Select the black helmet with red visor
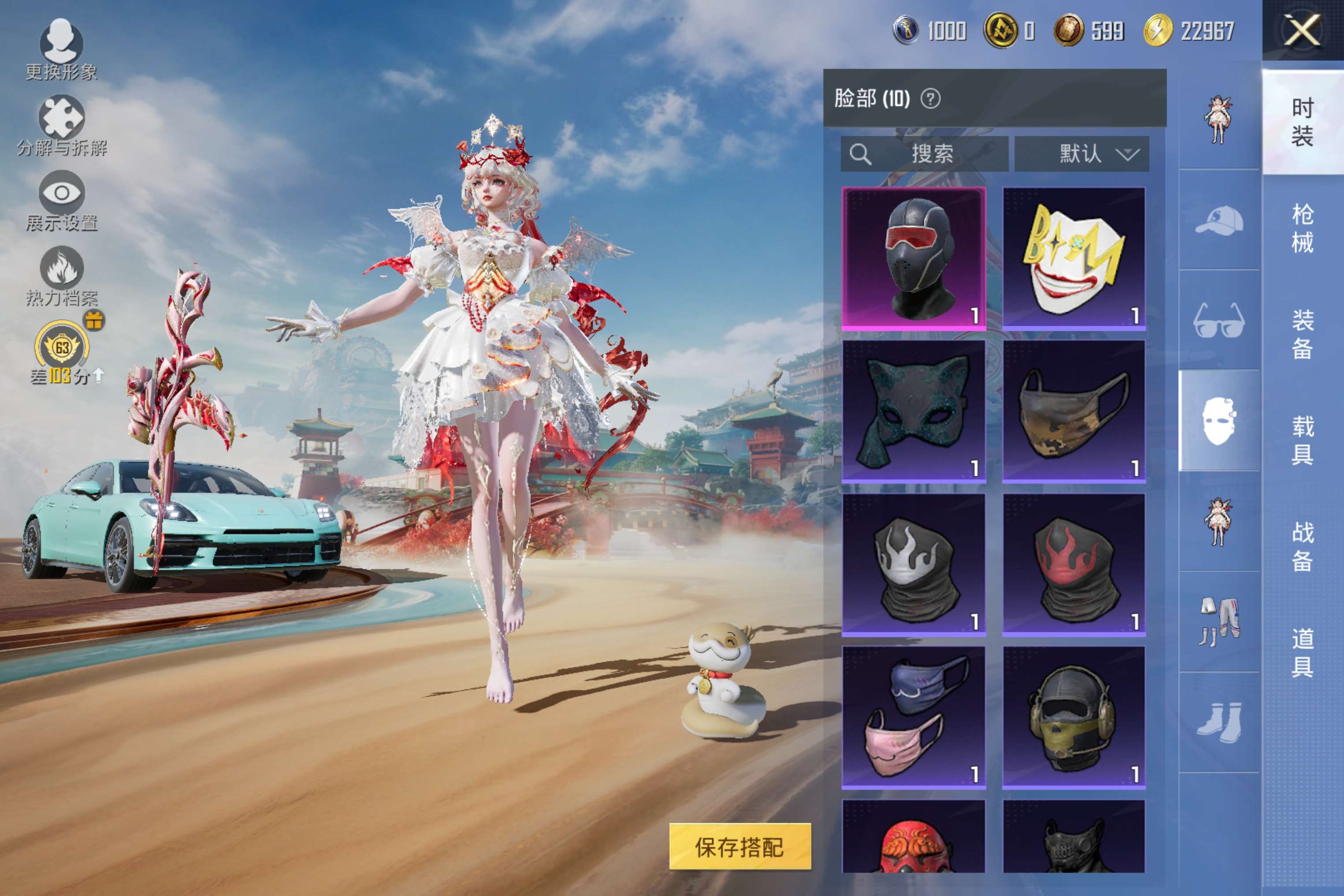This screenshot has width=1344, height=896. [913, 258]
